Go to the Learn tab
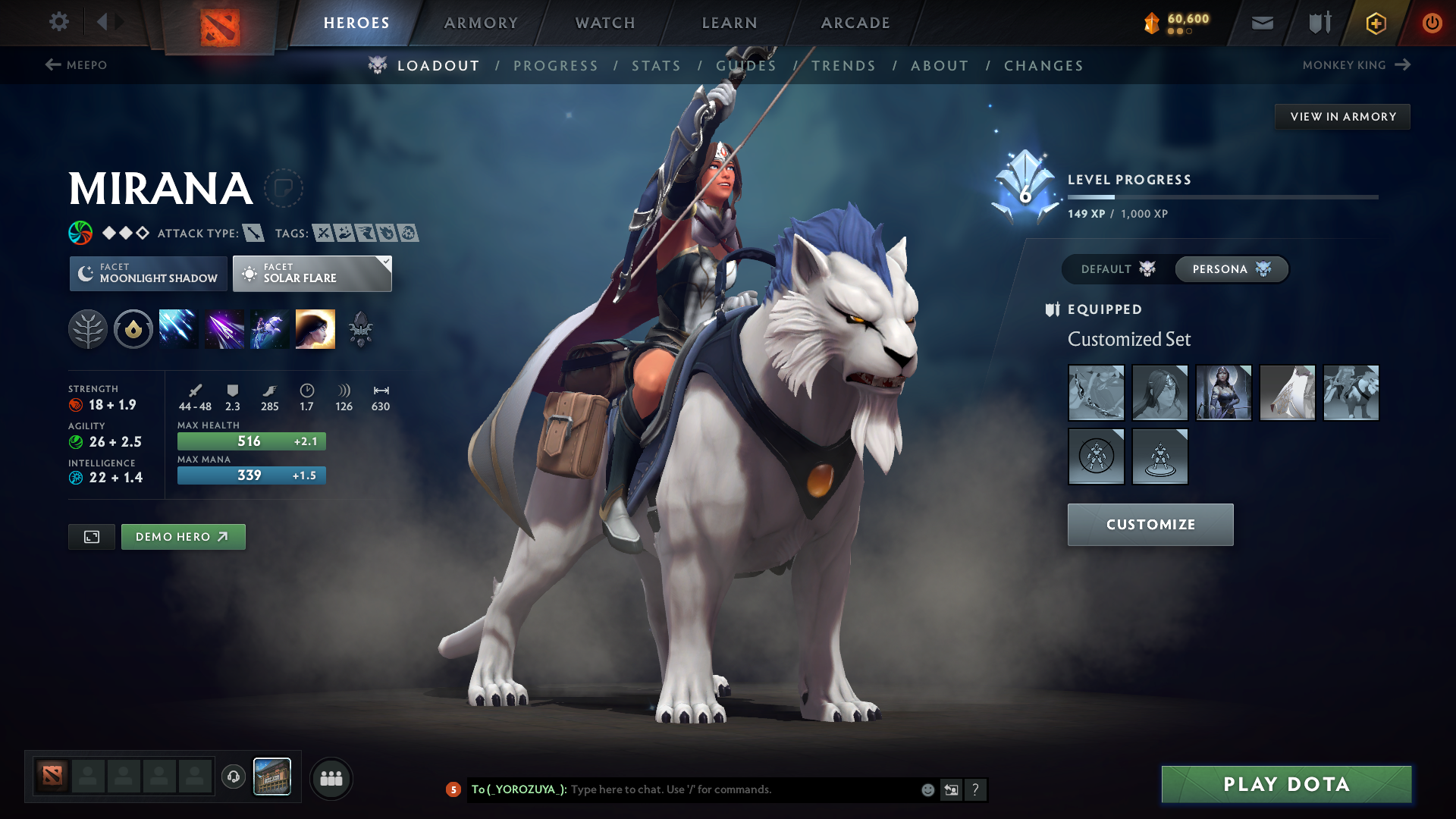The width and height of the screenshot is (1456, 819). point(730,23)
